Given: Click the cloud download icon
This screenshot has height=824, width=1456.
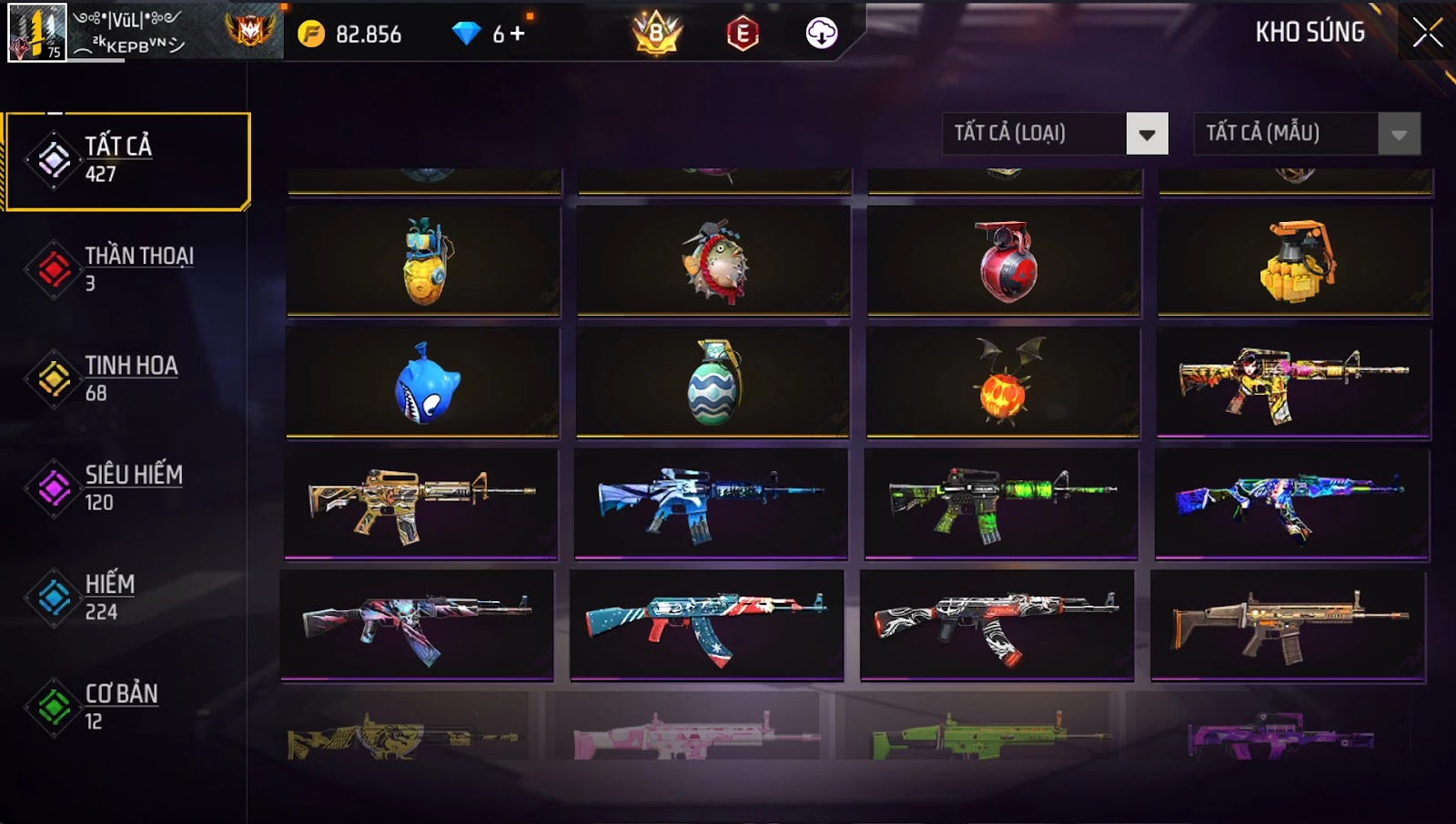Looking at the screenshot, I should (x=821, y=34).
